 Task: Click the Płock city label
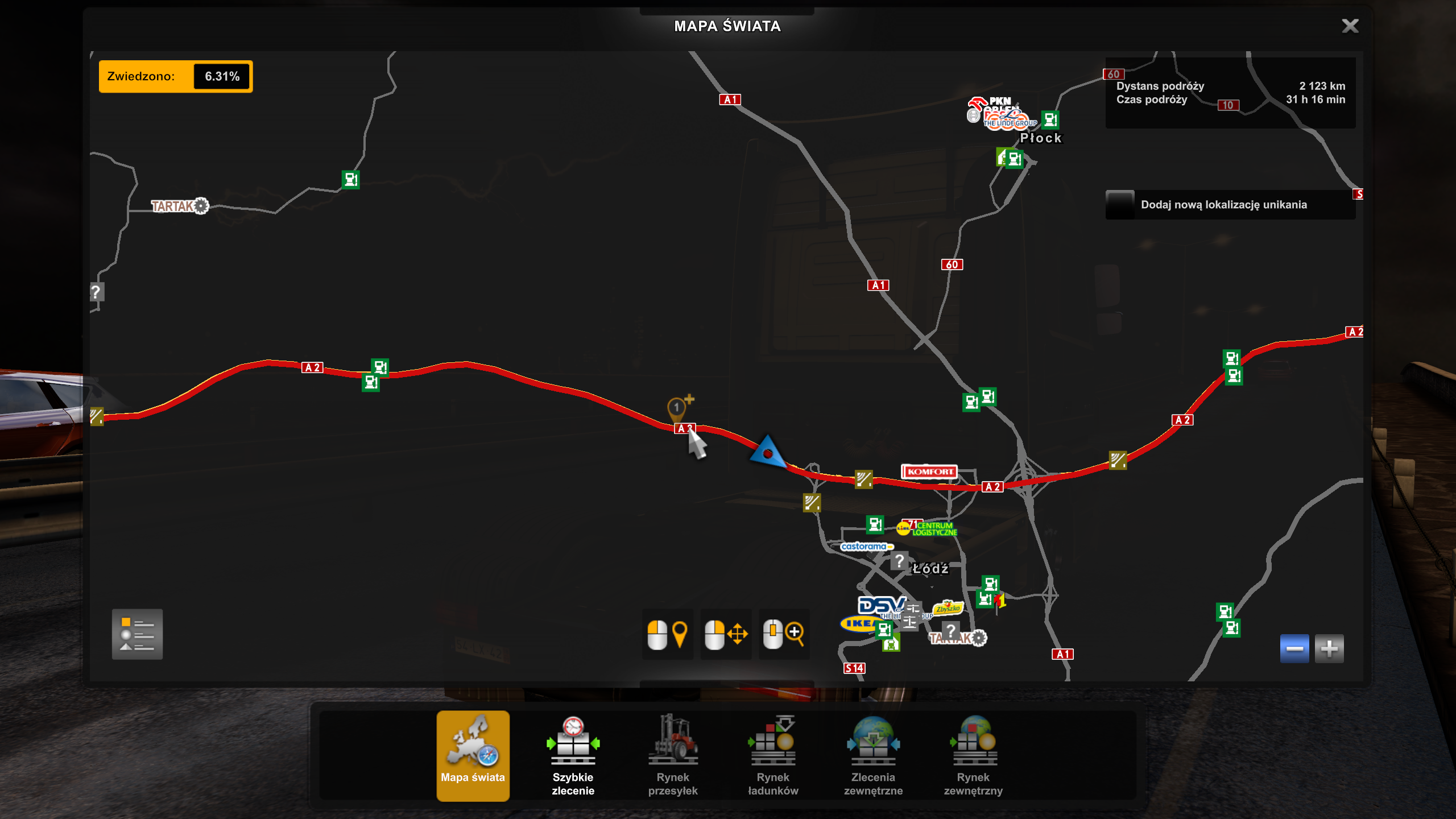point(1040,138)
